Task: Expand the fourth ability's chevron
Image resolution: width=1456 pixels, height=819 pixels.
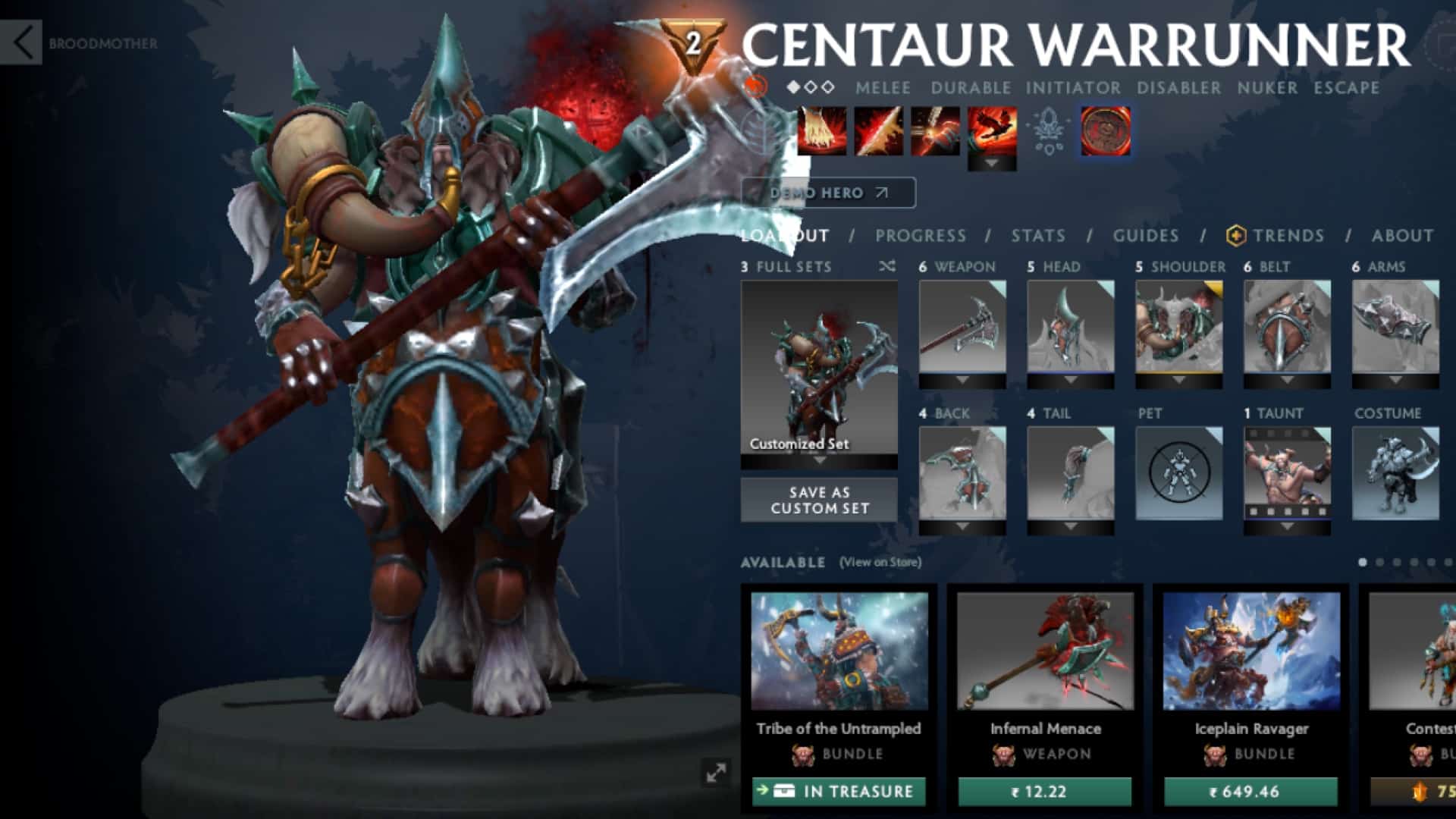Action: 990,162
